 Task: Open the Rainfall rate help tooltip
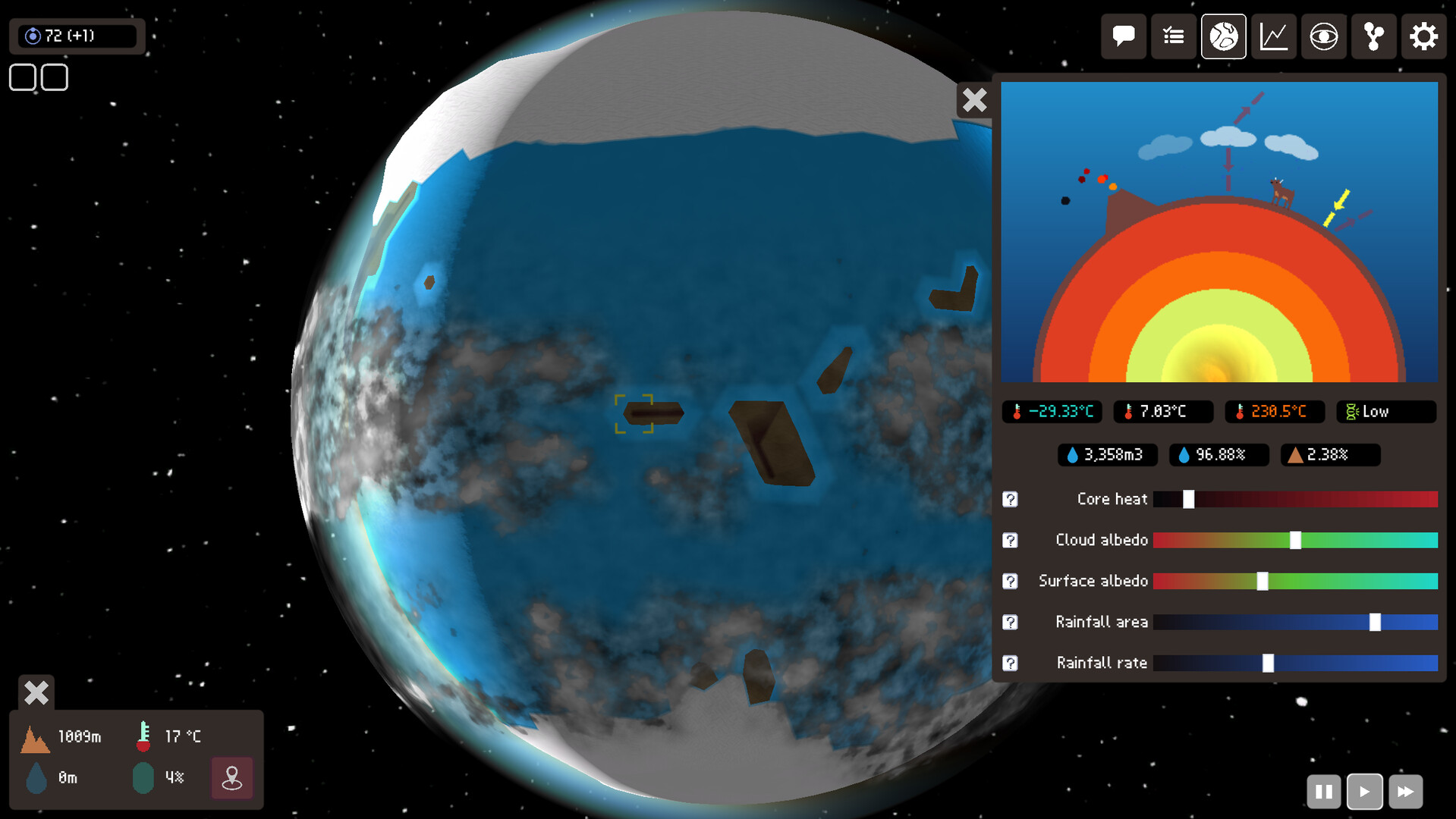click(1011, 663)
